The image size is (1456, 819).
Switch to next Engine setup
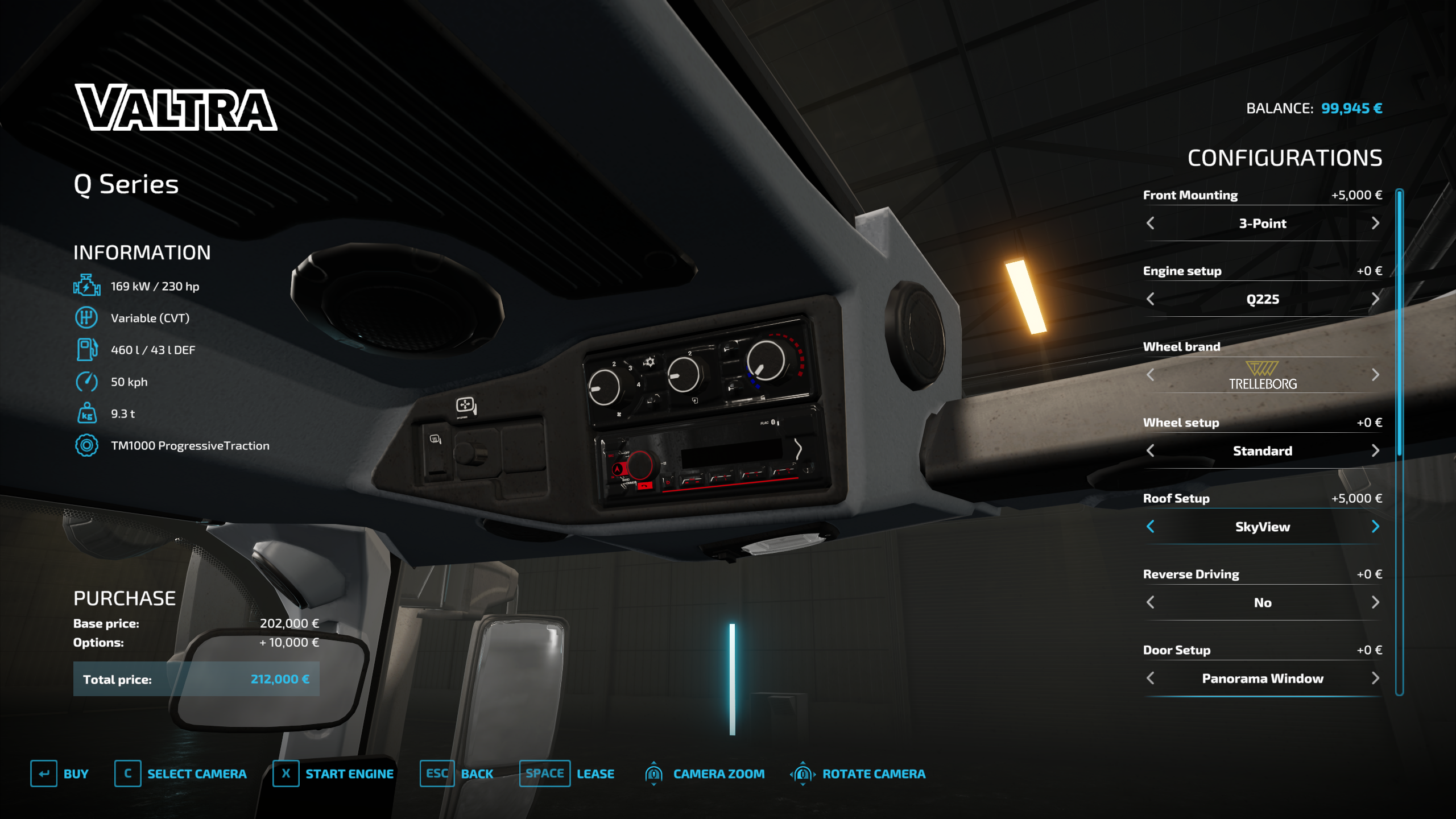click(x=1375, y=299)
